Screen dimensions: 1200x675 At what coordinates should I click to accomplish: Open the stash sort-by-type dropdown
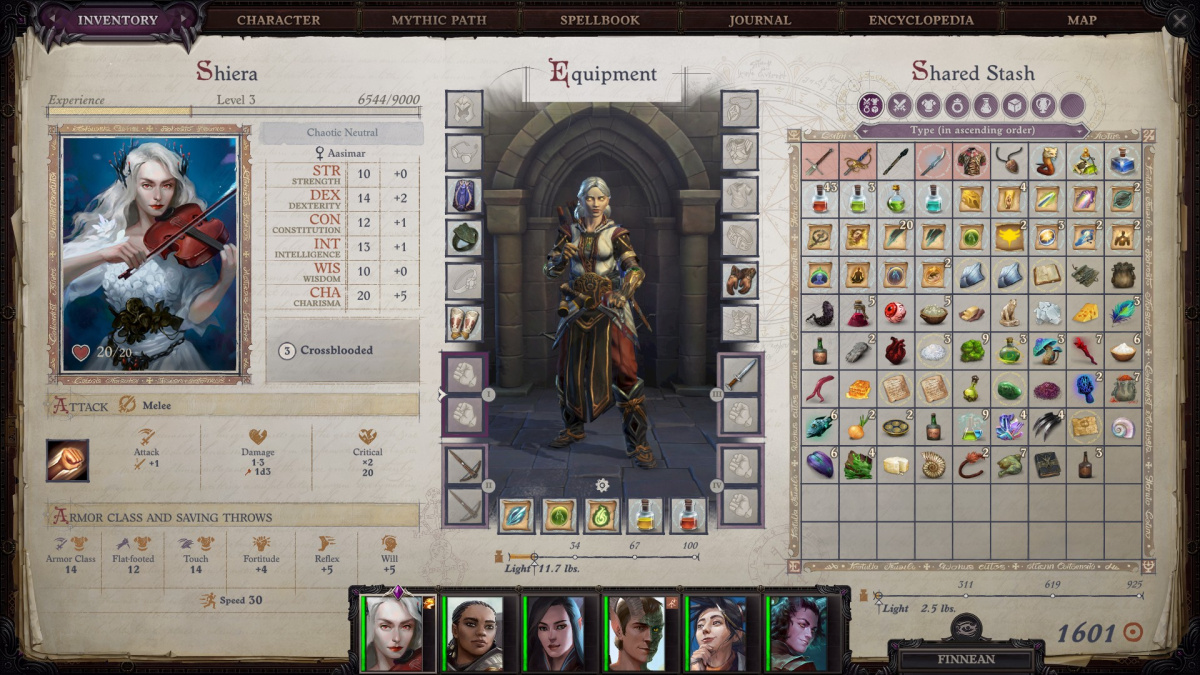tap(971, 130)
